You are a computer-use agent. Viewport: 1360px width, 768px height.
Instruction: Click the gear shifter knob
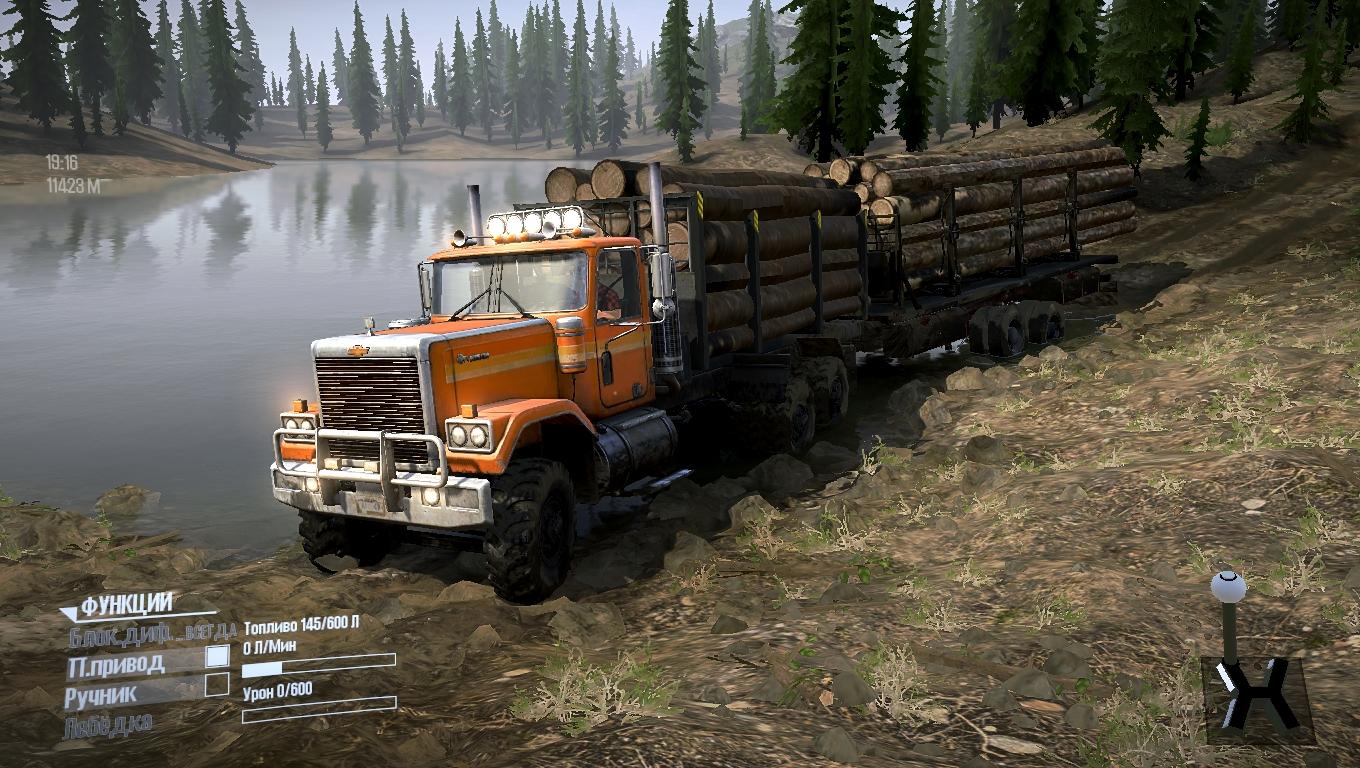click(1228, 587)
